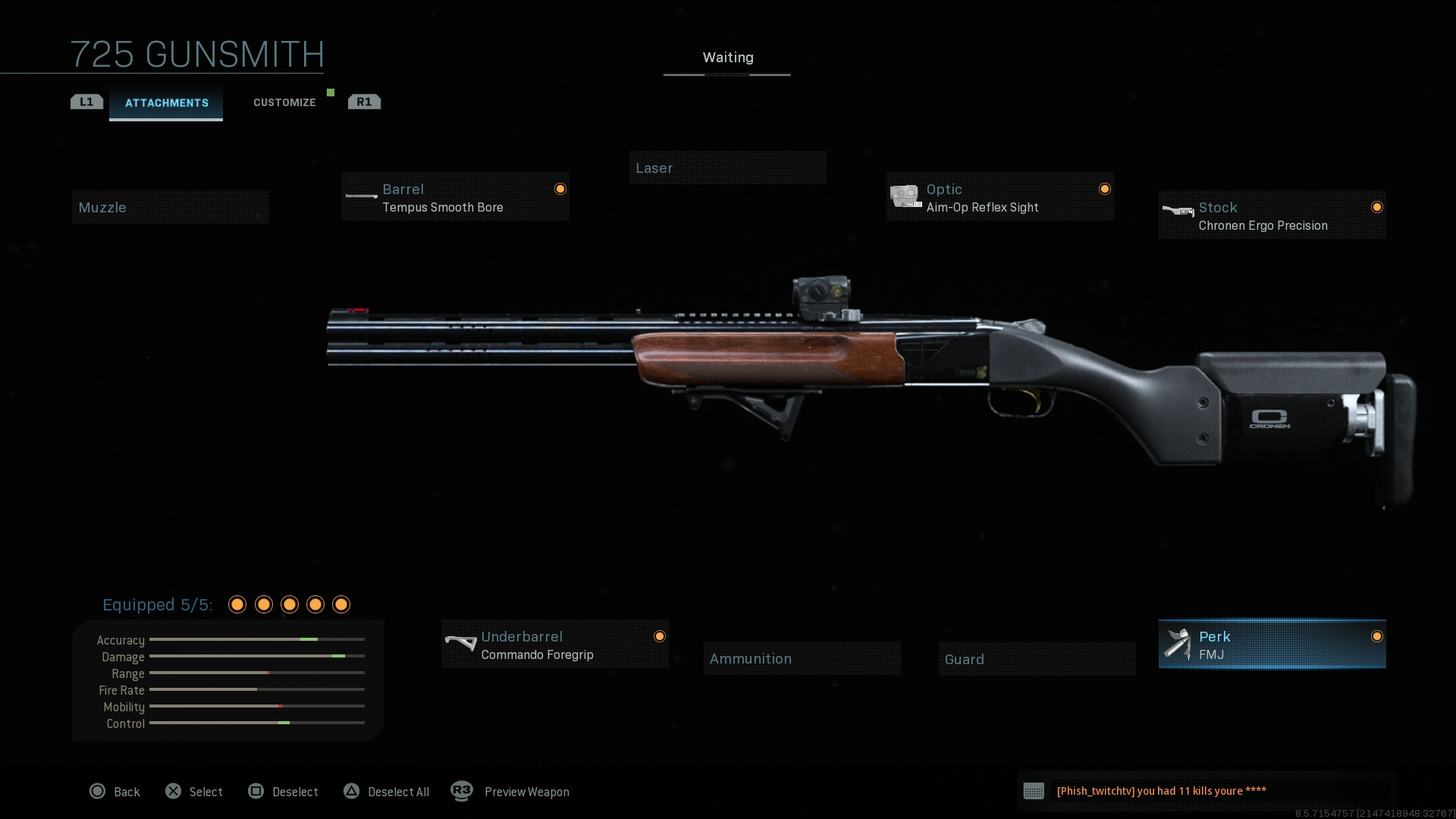Toggle the orange equipped indicator on Perk
The height and width of the screenshot is (819, 1456).
tap(1377, 637)
